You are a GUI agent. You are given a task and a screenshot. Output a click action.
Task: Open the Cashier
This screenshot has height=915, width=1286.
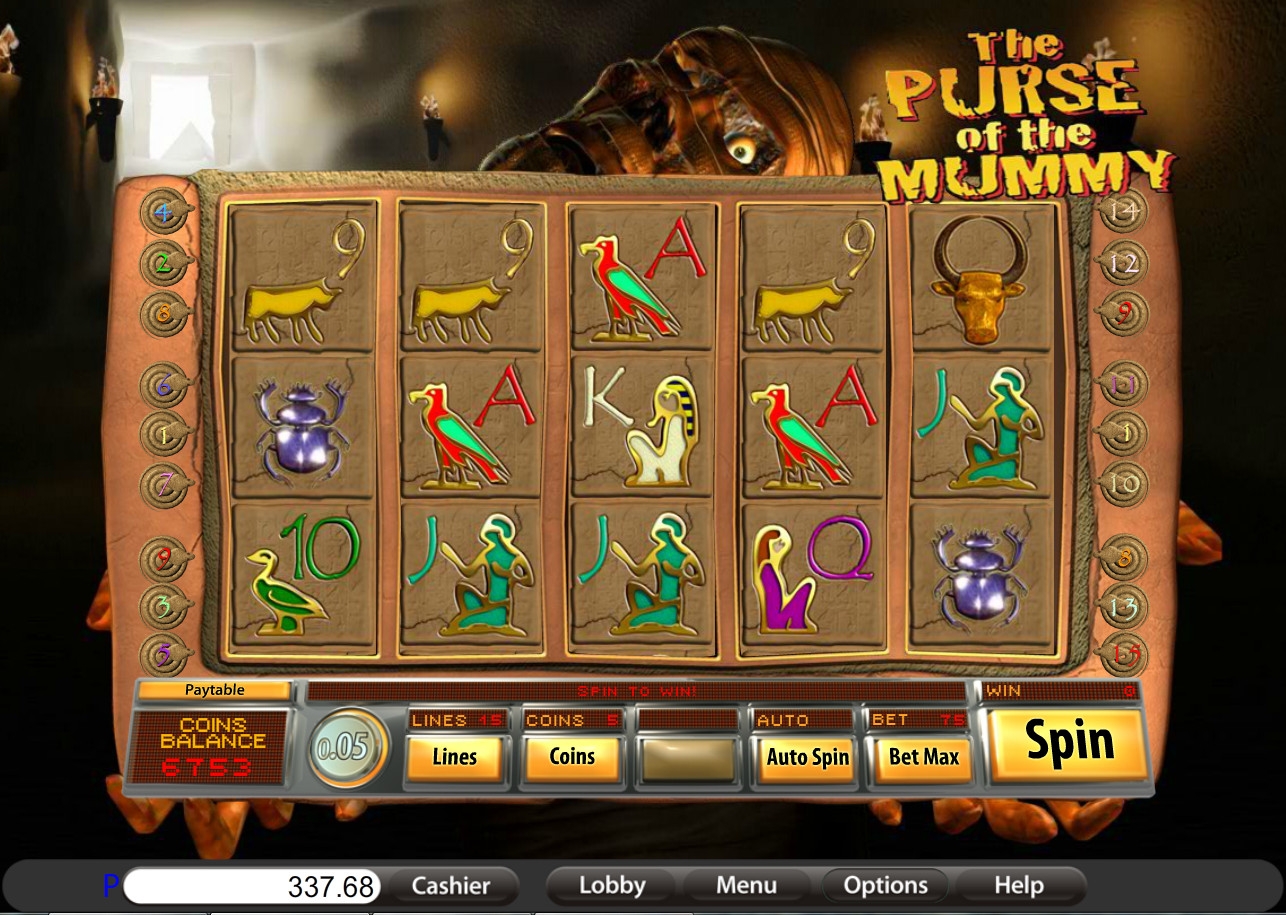pyautogui.click(x=451, y=885)
